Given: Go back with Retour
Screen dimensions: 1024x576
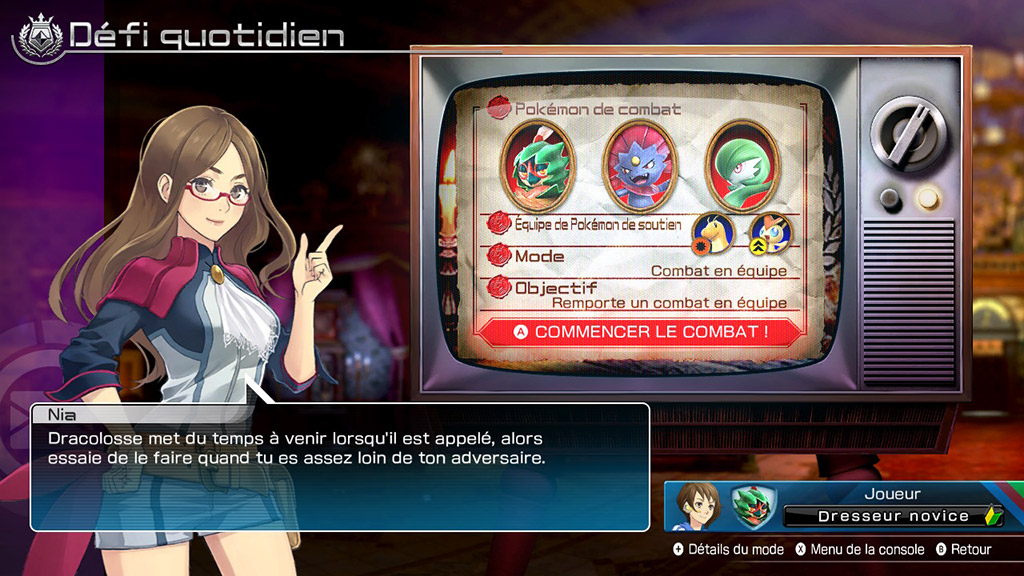Looking at the screenshot, I should pyautogui.click(x=964, y=549).
